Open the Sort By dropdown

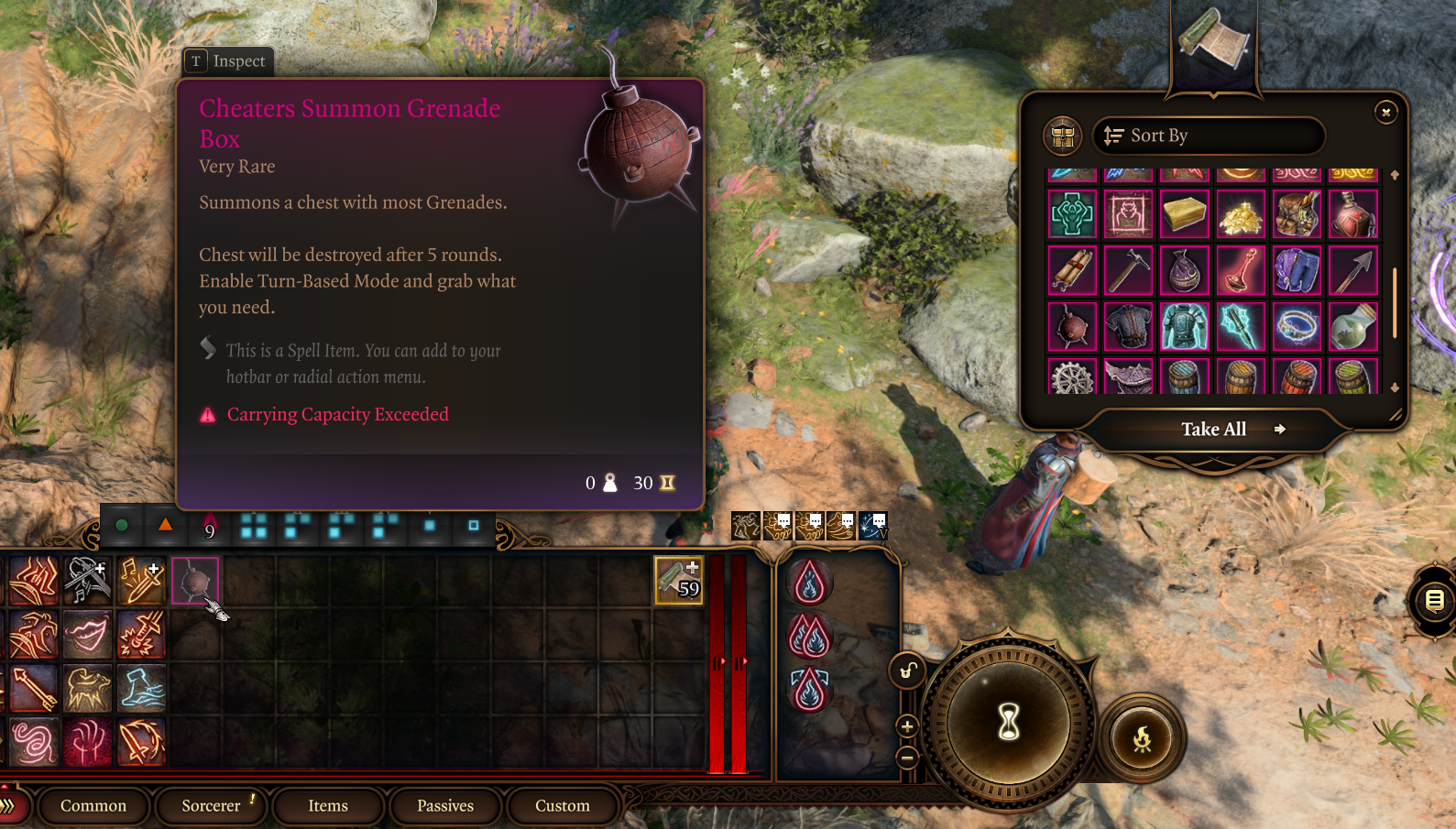[x=1208, y=136]
